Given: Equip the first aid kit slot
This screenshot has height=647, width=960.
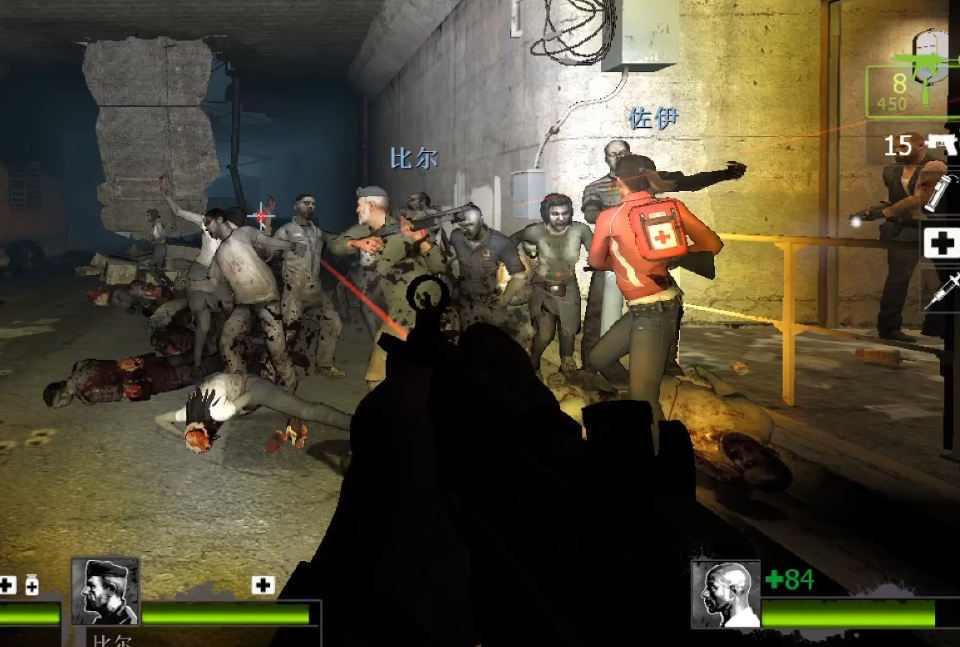Looking at the screenshot, I should [x=940, y=243].
